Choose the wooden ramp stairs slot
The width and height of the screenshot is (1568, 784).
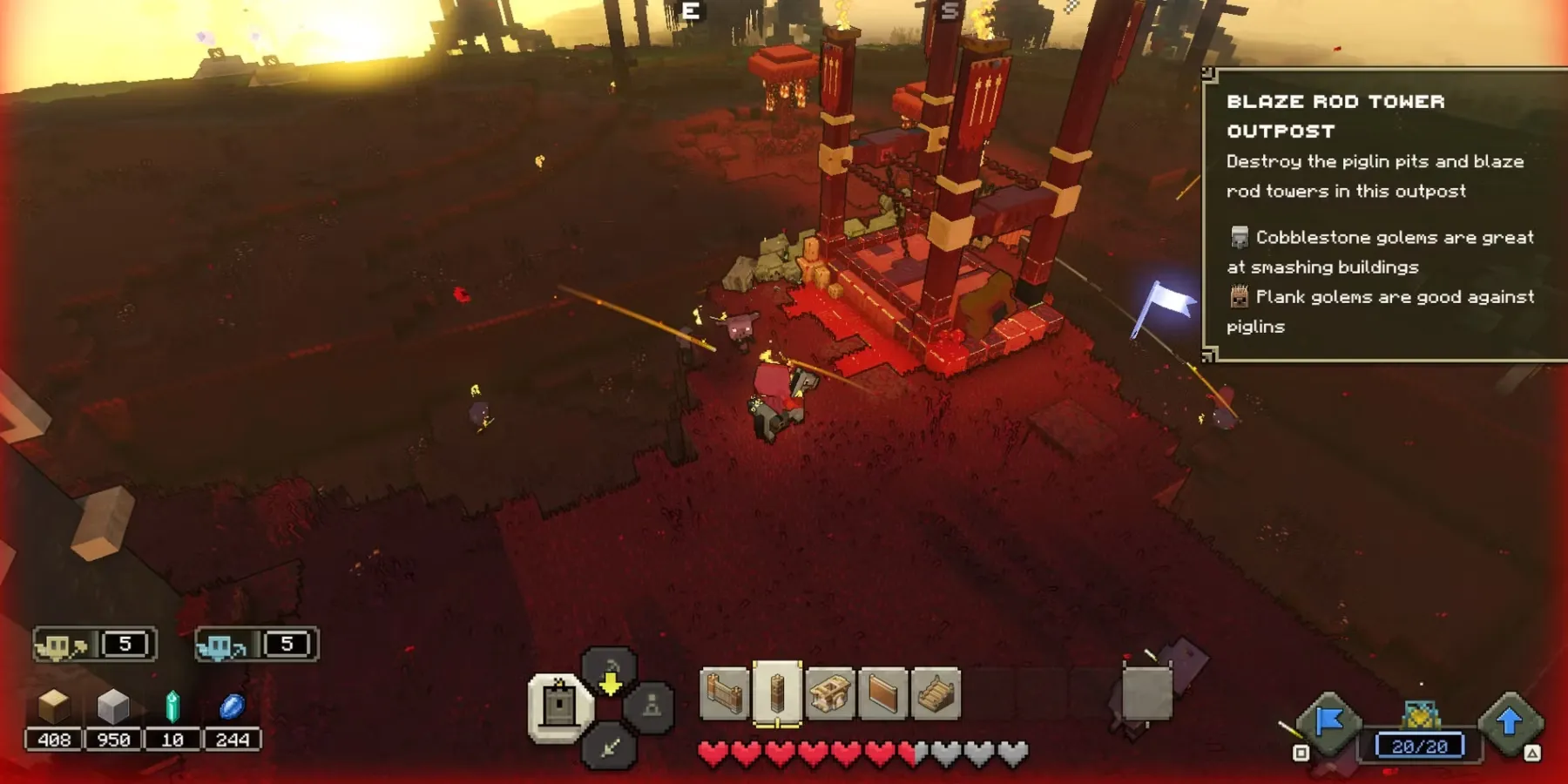936,694
